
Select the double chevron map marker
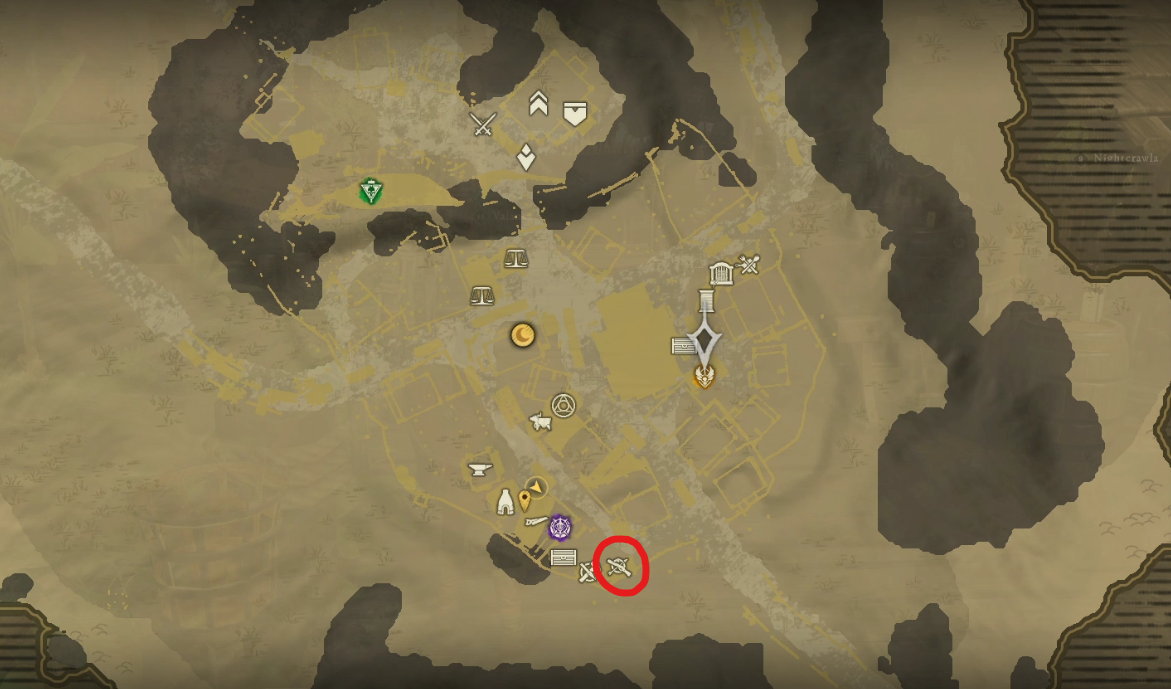538,104
